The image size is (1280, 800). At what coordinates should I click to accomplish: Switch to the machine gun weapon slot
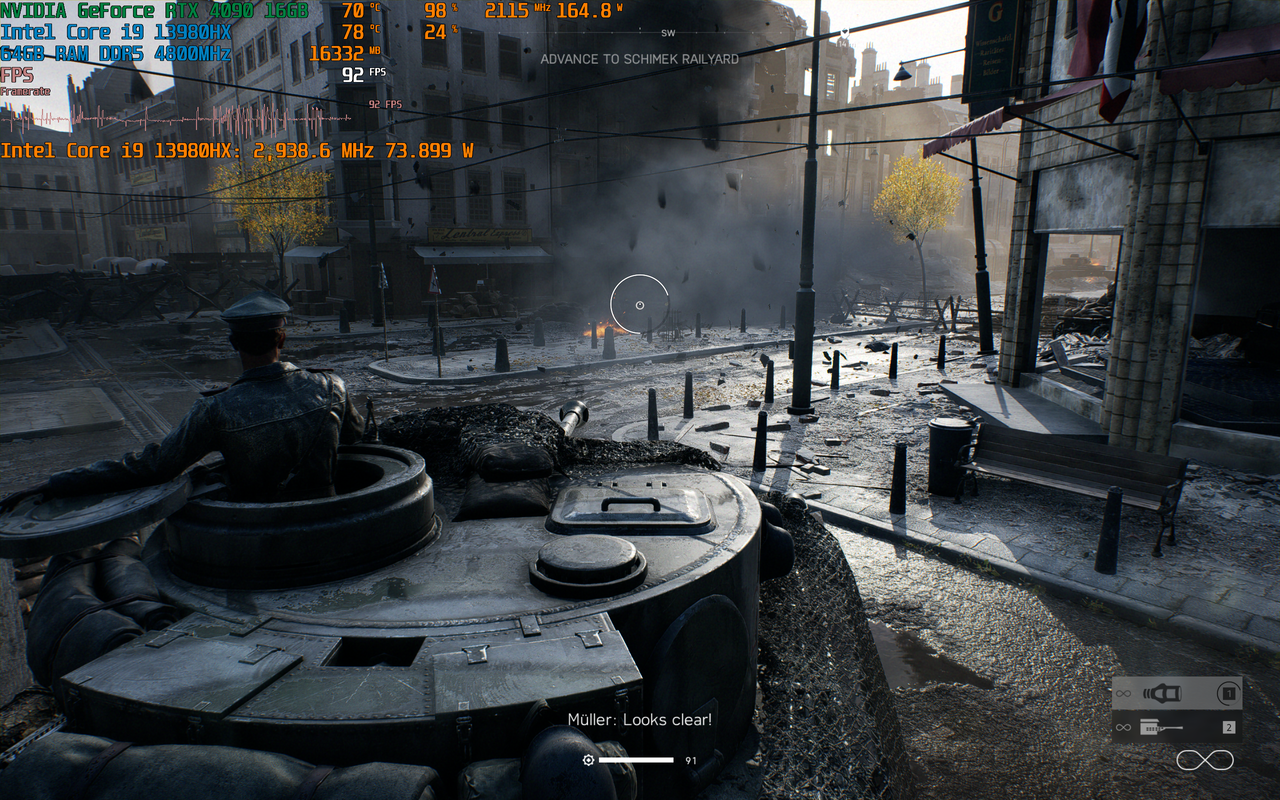1176,727
